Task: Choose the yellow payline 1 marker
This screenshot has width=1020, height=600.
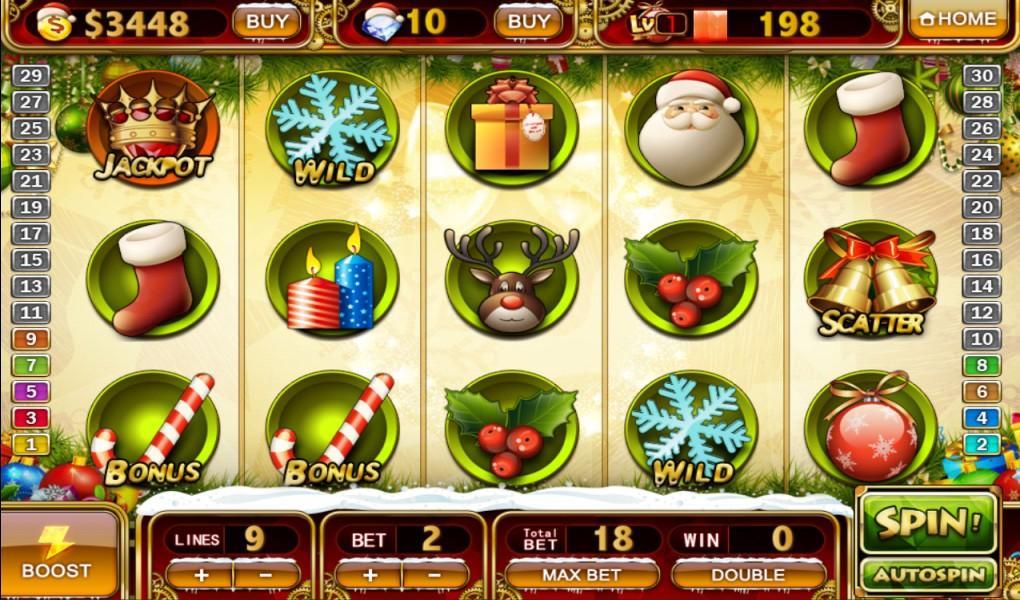Action: [x=31, y=444]
